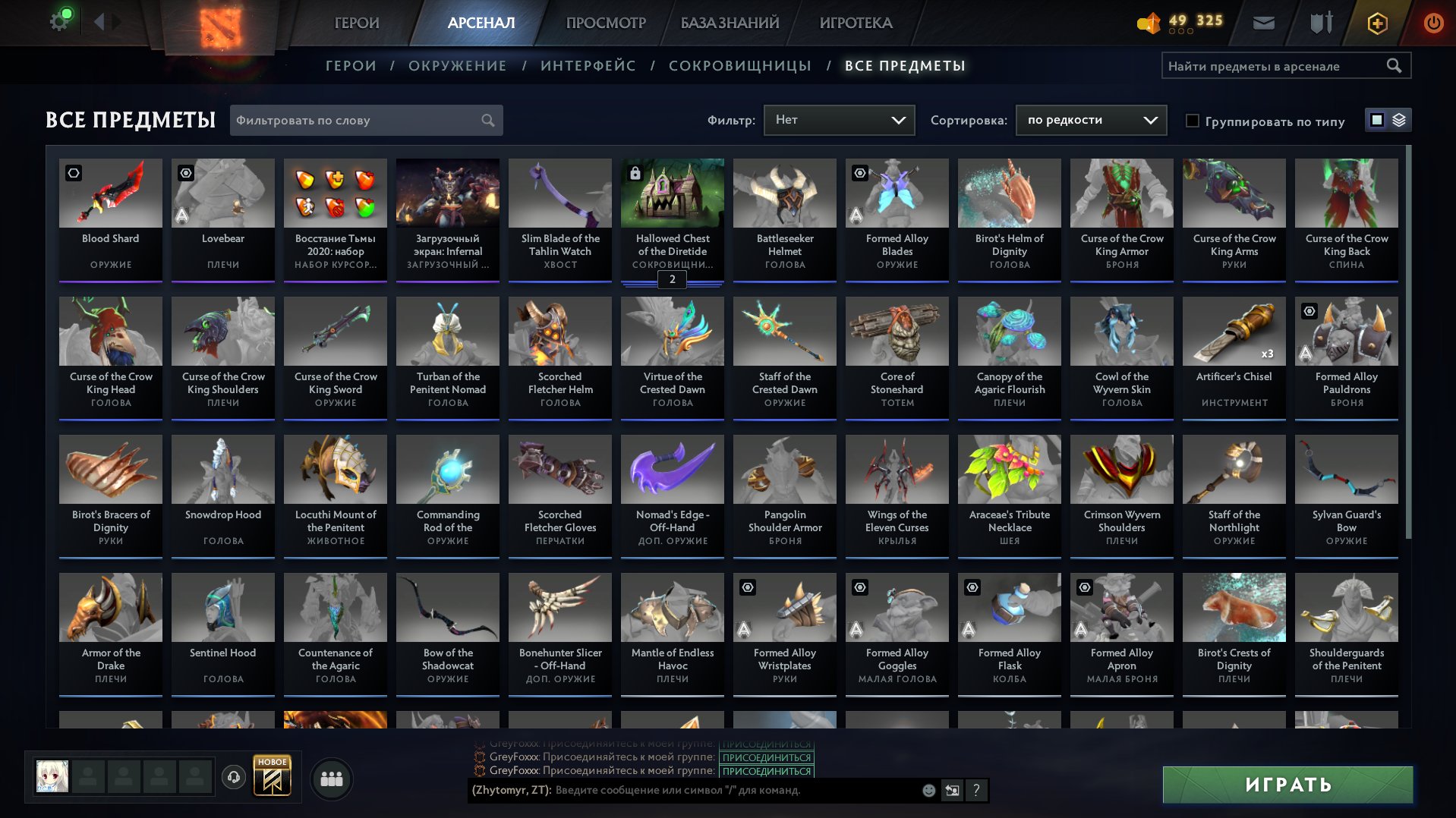This screenshot has height=818, width=1456.
Task: Switch to stacked grouping view toggle
Action: tap(1398, 120)
